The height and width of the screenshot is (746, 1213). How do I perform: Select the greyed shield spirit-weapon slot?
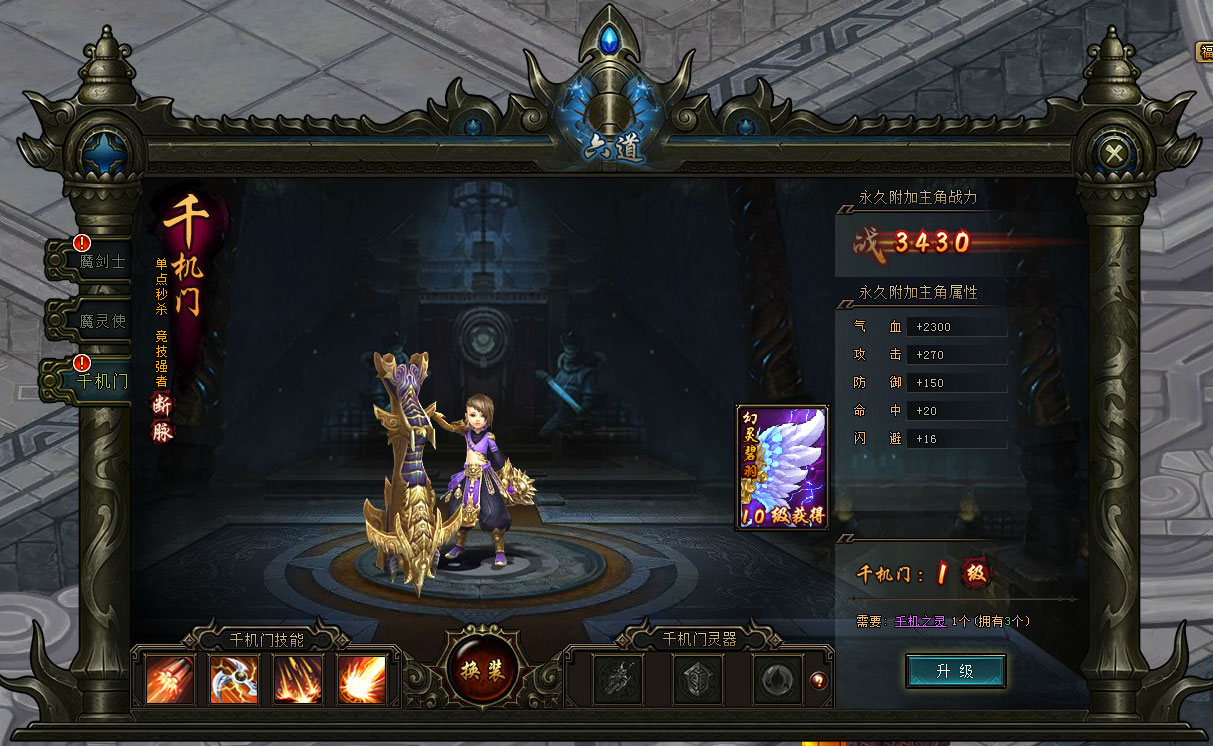[697, 680]
